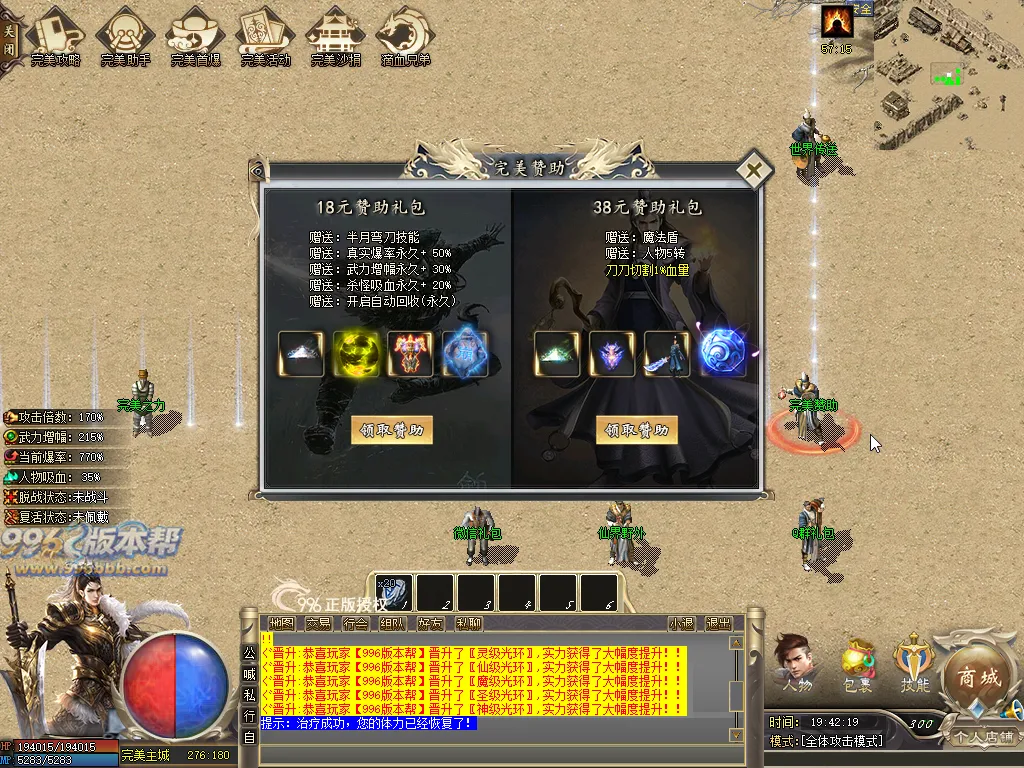Open the 滴血兄弟 dragon icon
This screenshot has width=1024, height=768.
[x=405, y=37]
